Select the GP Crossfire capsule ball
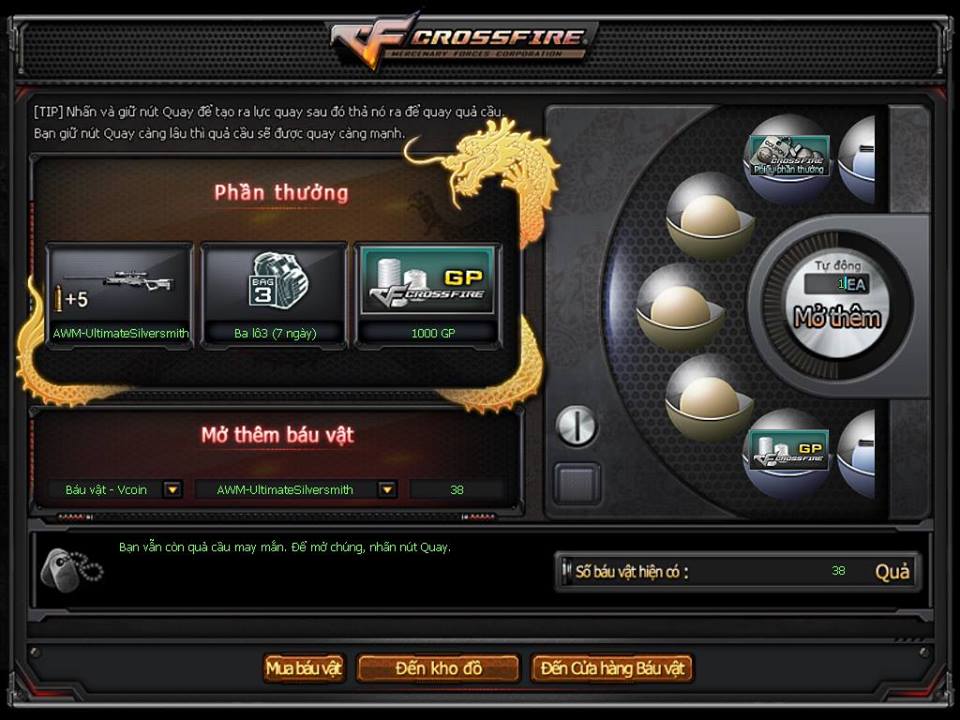The image size is (960, 720). (789, 451)
